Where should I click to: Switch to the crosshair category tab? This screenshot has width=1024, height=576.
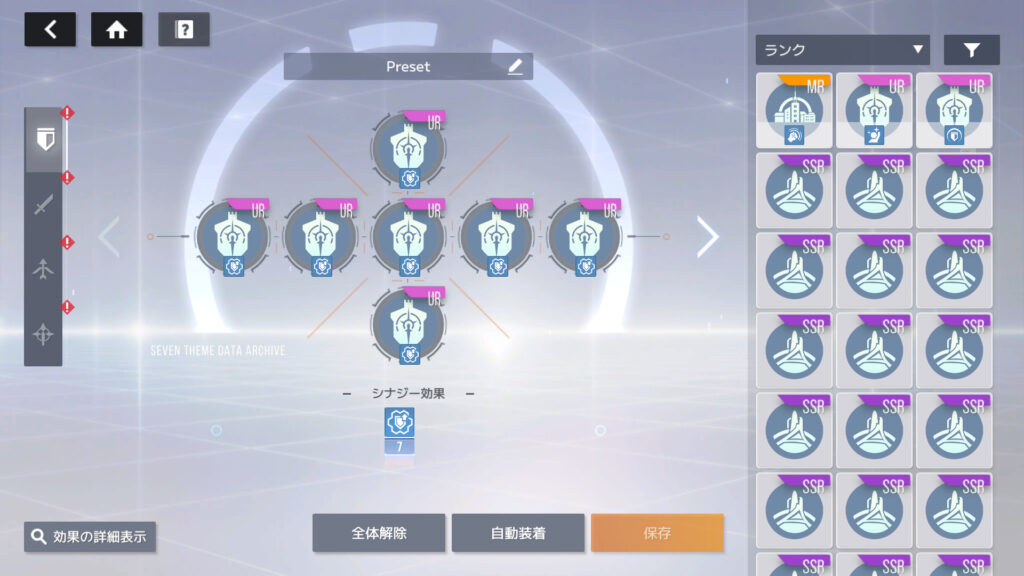[x=43, y=335]
